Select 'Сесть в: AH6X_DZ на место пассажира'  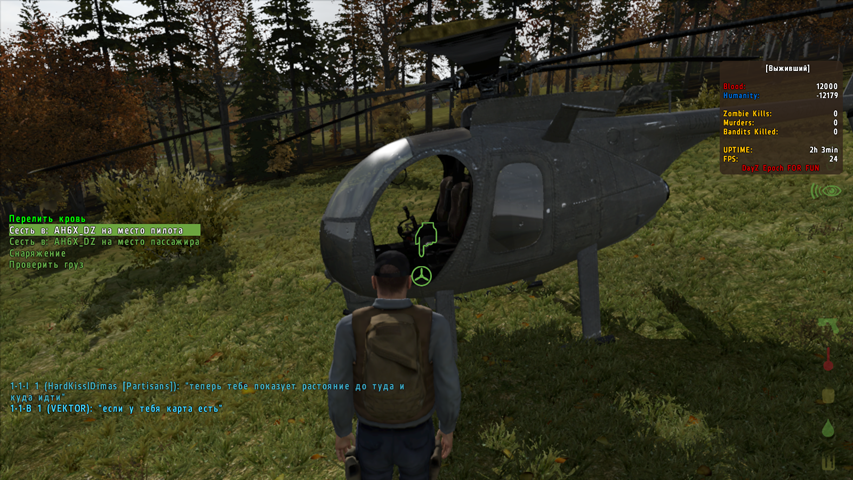tap(104, 242)
